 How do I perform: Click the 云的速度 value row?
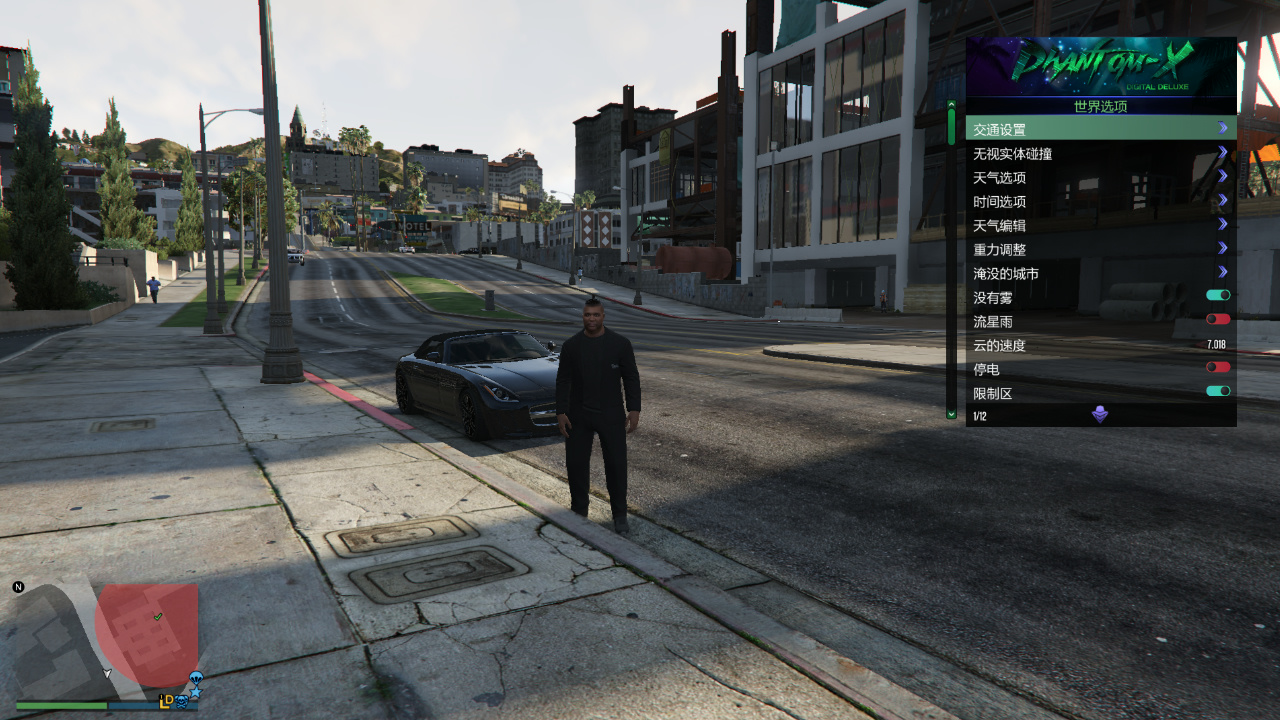[x=1100, y=345]
